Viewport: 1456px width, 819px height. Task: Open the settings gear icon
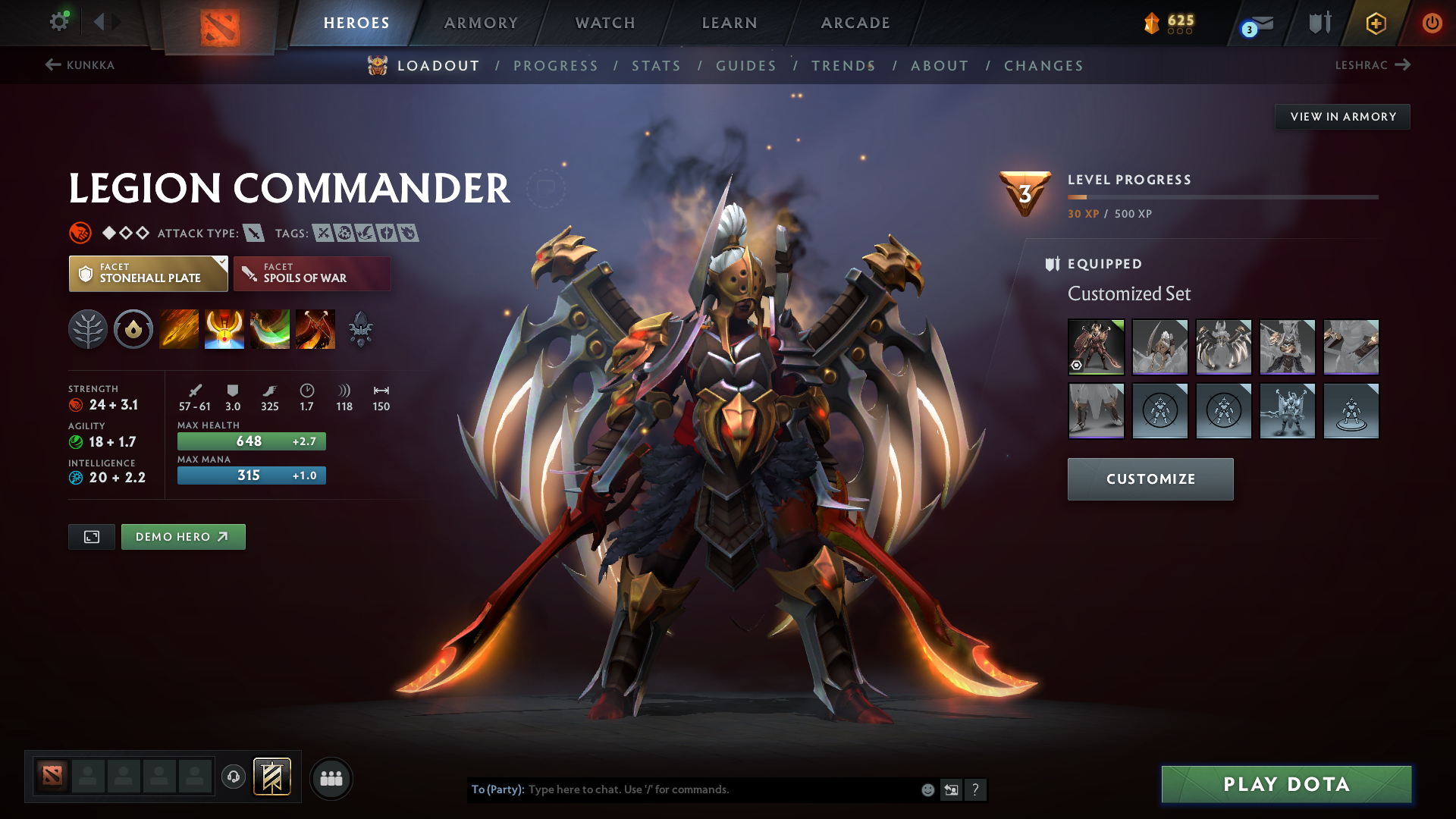click(59, 22)
